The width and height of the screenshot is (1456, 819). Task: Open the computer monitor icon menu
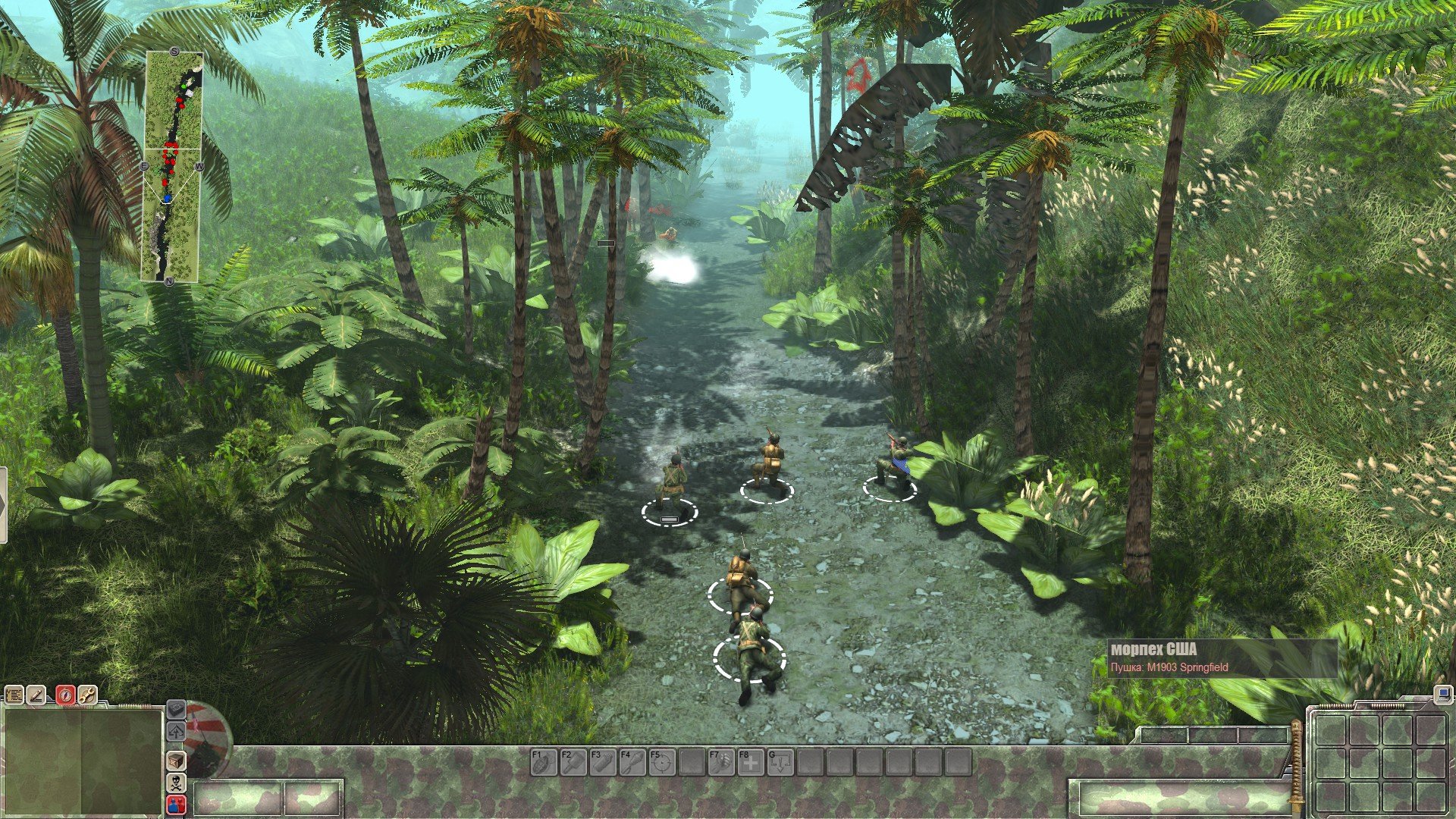(x=1442, y=694)
